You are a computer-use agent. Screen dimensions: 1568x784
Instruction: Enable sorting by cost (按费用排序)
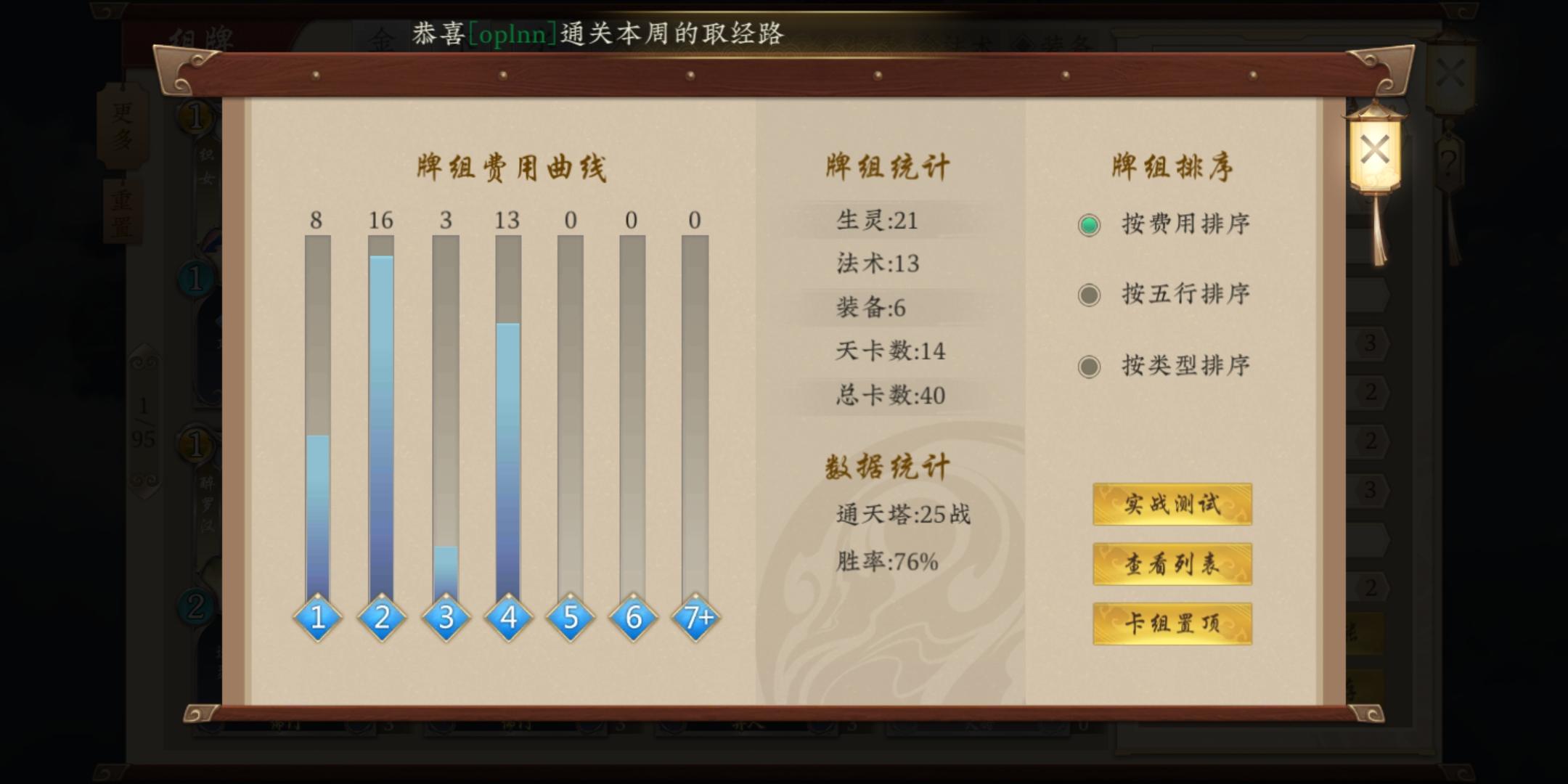[x=1088, y=225]
